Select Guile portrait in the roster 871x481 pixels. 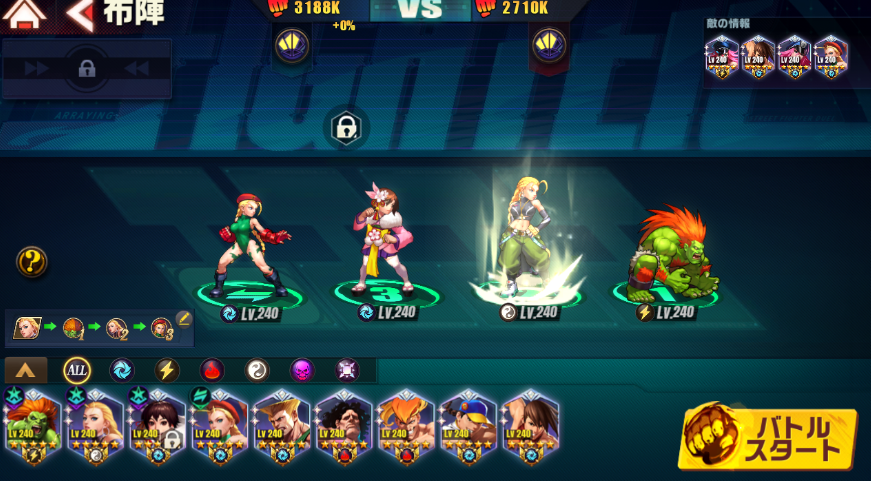tap(280, 427)
